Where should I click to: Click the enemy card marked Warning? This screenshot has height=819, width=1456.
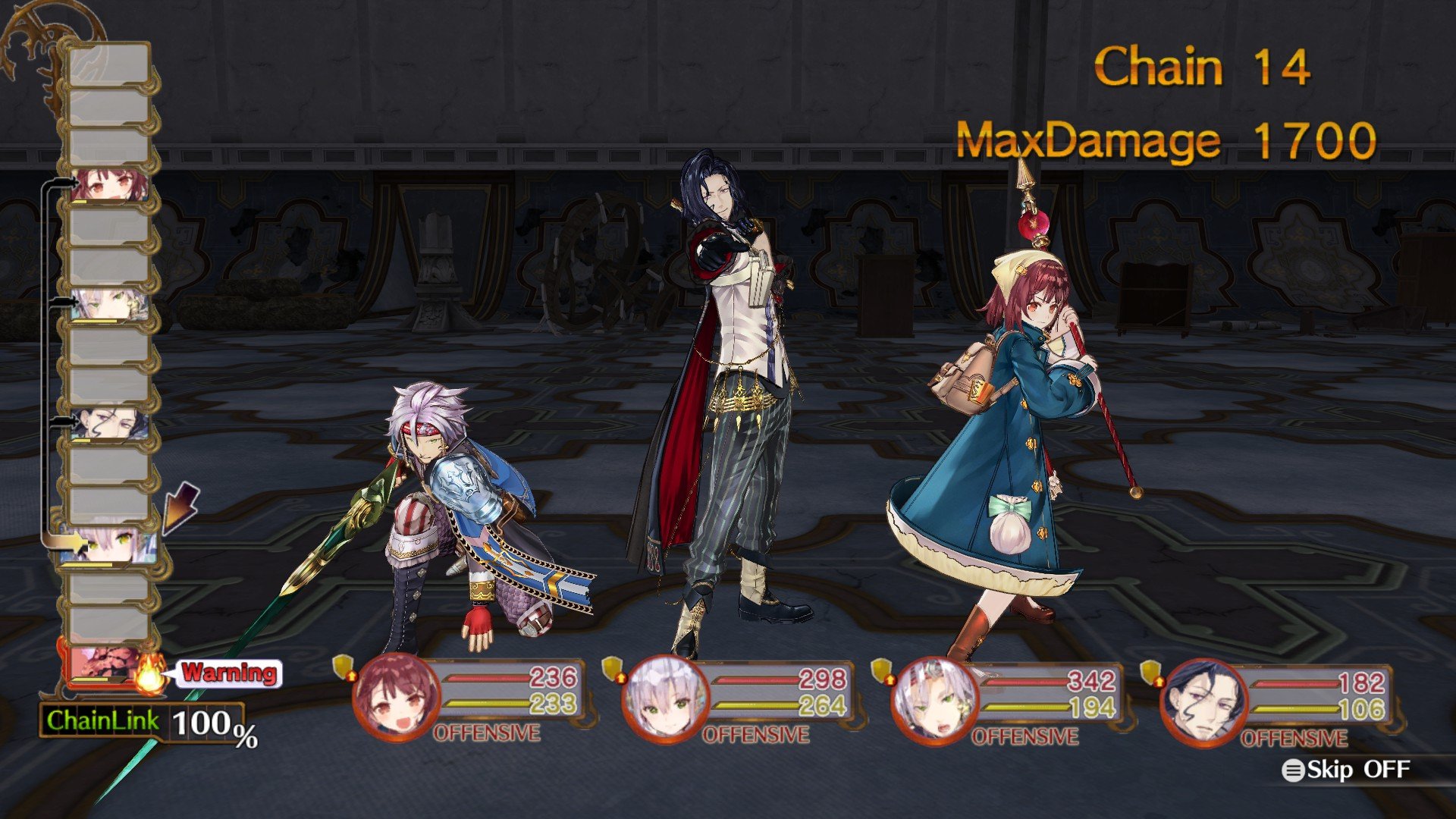pyautogui.click(x=106, y=666)
